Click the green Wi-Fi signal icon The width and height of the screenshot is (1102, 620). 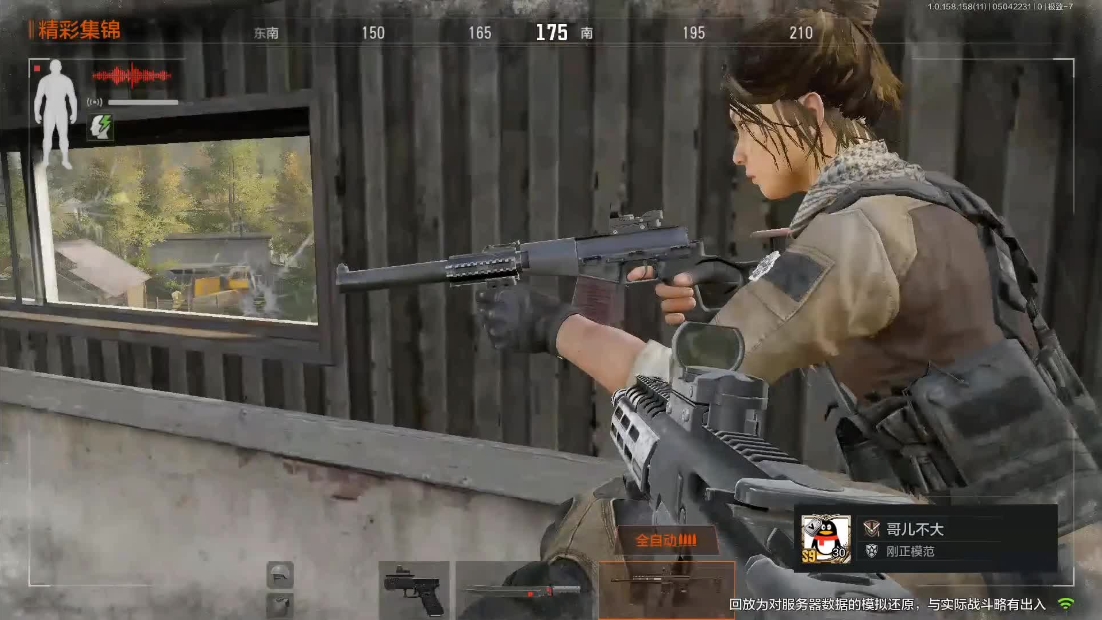click(x=1066, y=604)
